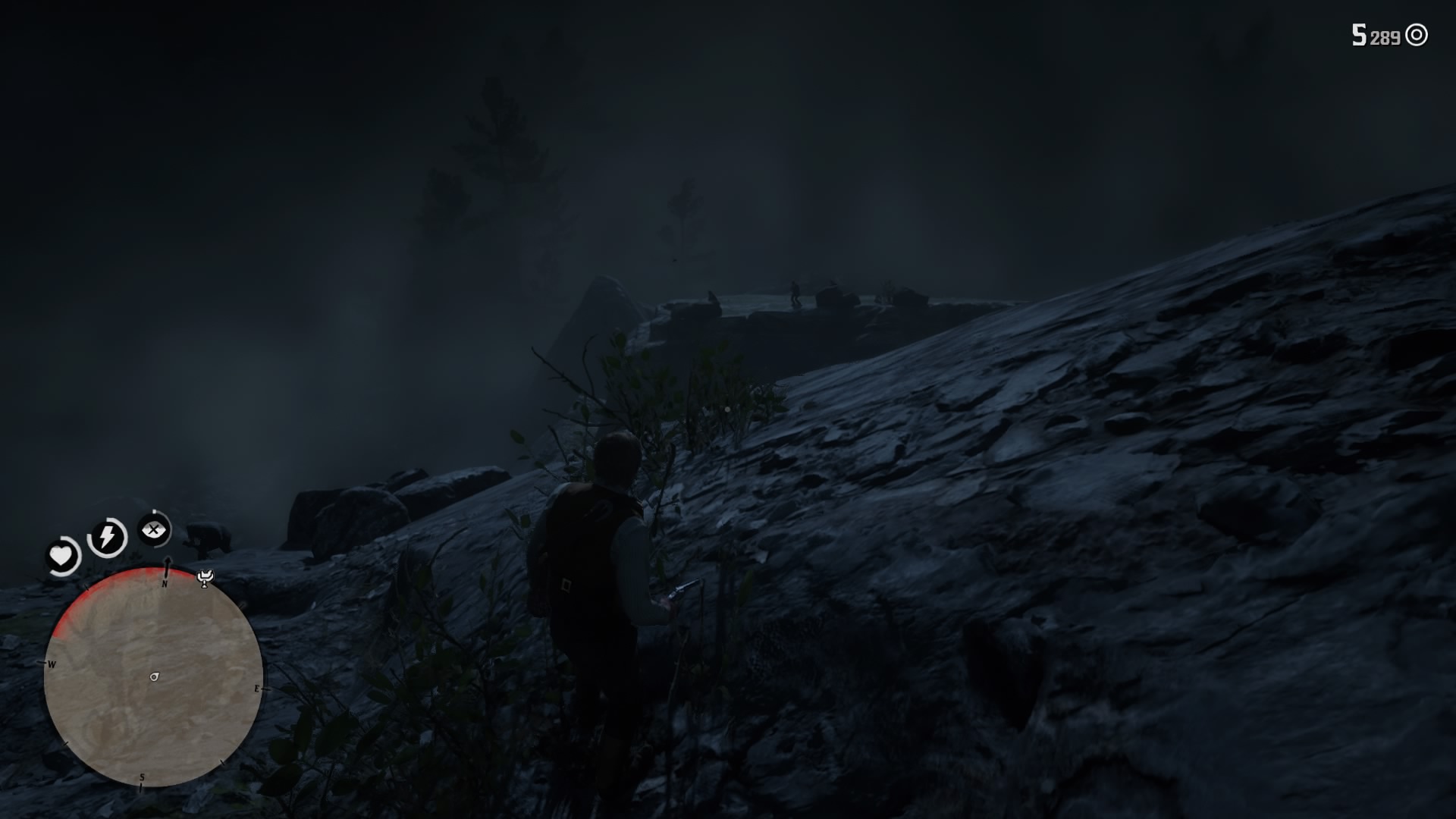Click the Dead Eye crossed-eye core icon
Screen dimensions: 1456x819
coord(155,531)
